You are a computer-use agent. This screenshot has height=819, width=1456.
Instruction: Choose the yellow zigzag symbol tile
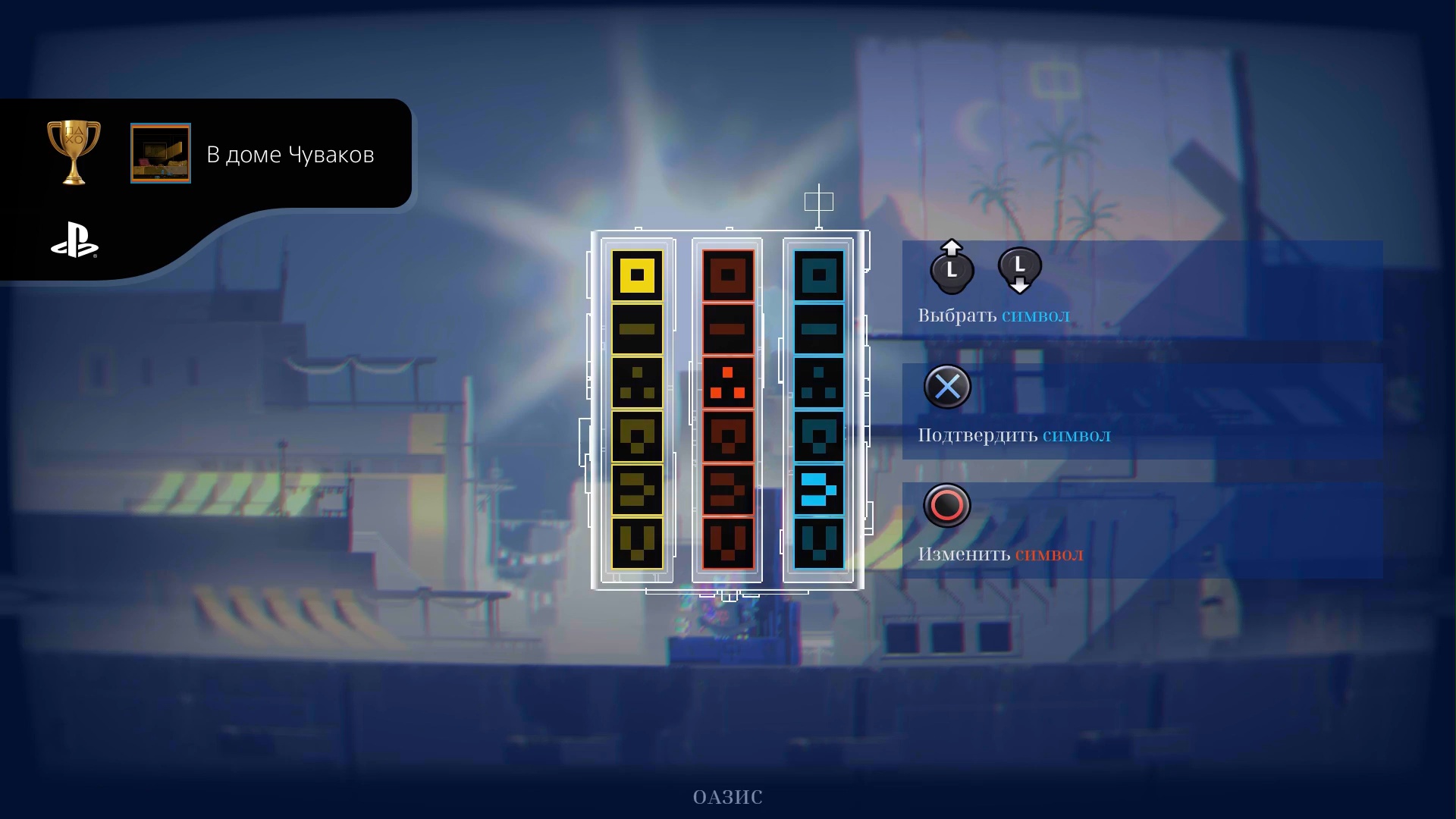tap(637, 490)
